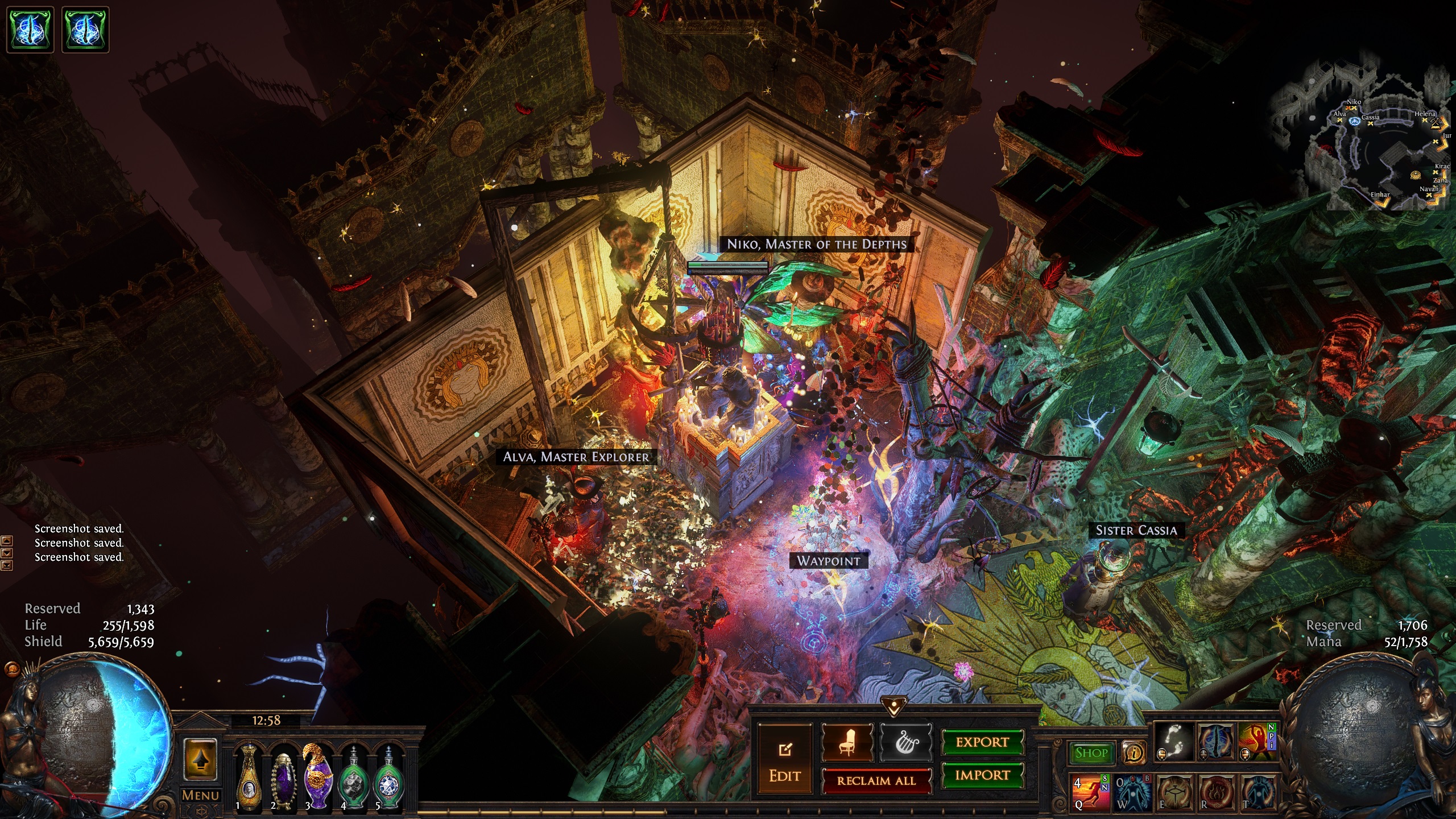
Task: Click the golden info speech-bubble icon
Action: 1134,754
